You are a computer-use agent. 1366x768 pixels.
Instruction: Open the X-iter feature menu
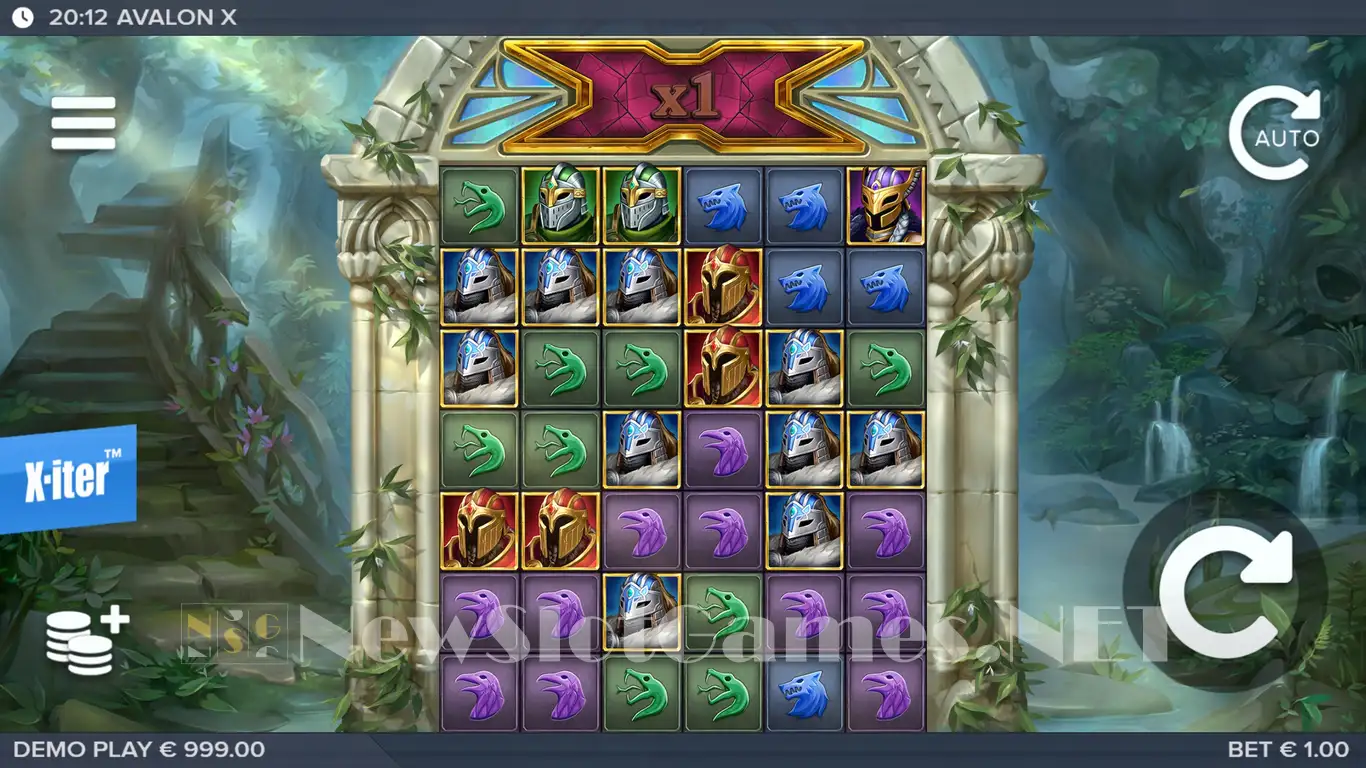pyautogui.click(x=68, y=479)
